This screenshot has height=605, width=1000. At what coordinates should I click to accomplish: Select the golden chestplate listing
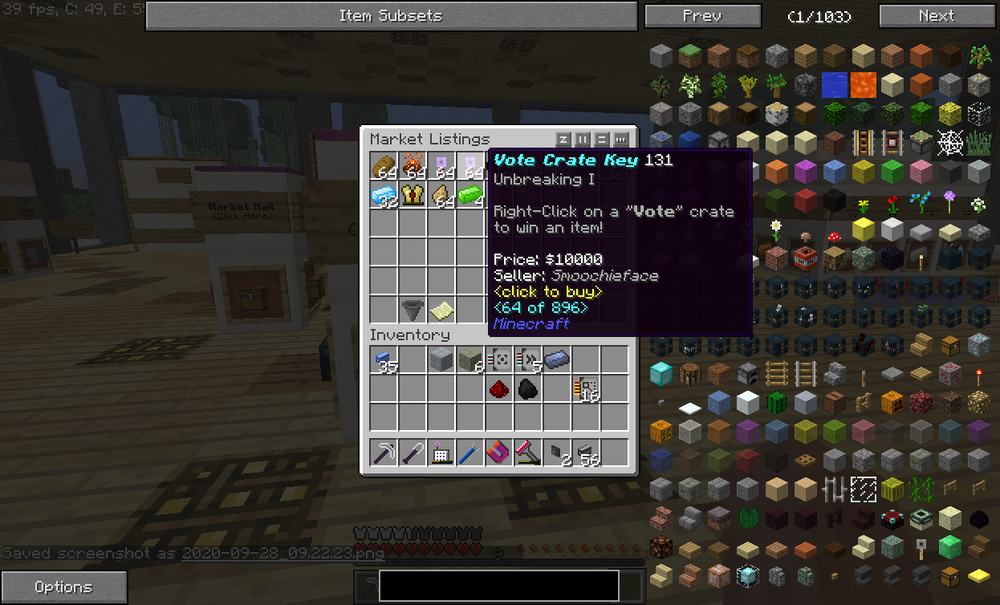coord(413,194)
